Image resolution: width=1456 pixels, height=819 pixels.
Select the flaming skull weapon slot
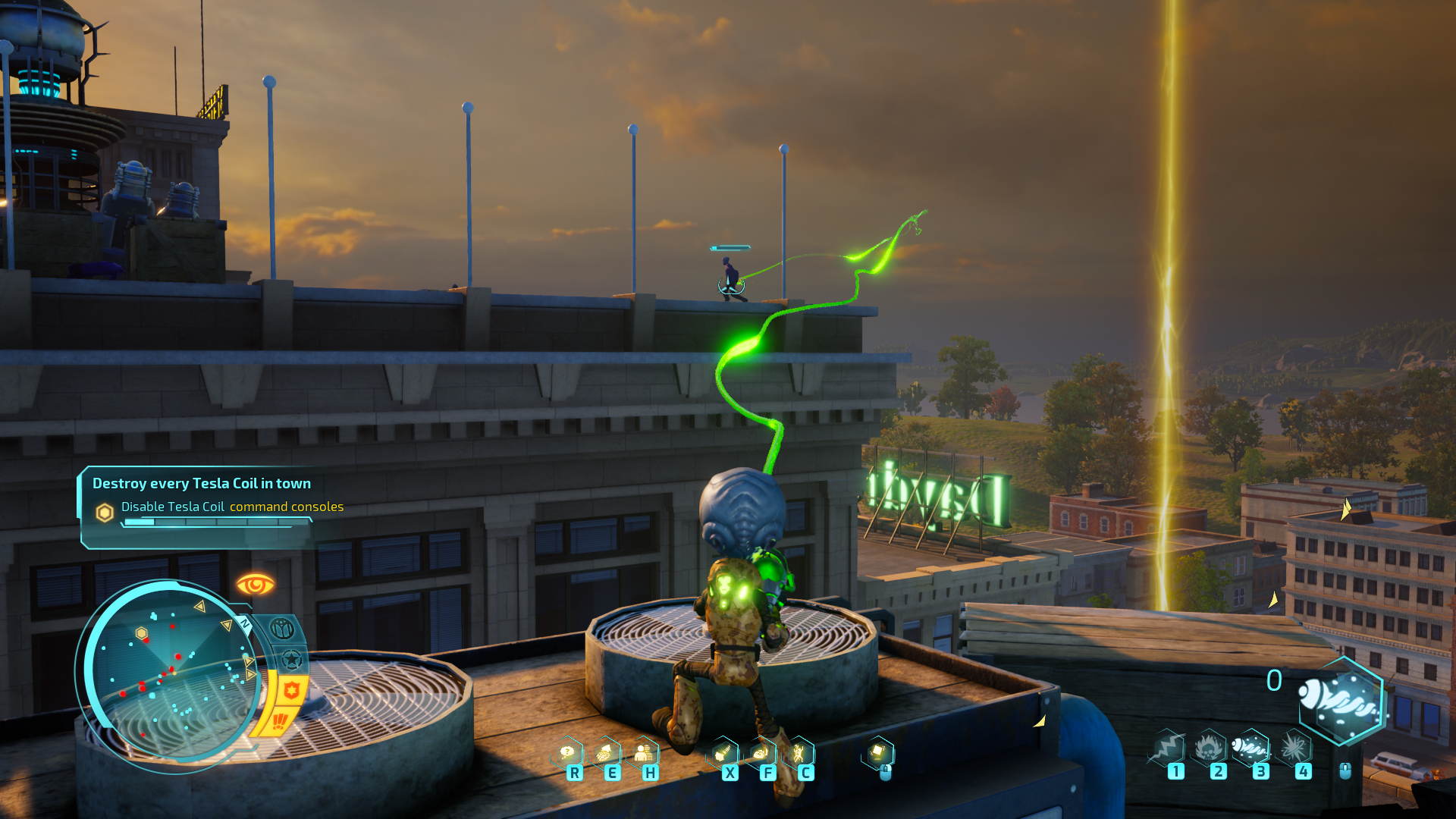[x=1210, y=748]
